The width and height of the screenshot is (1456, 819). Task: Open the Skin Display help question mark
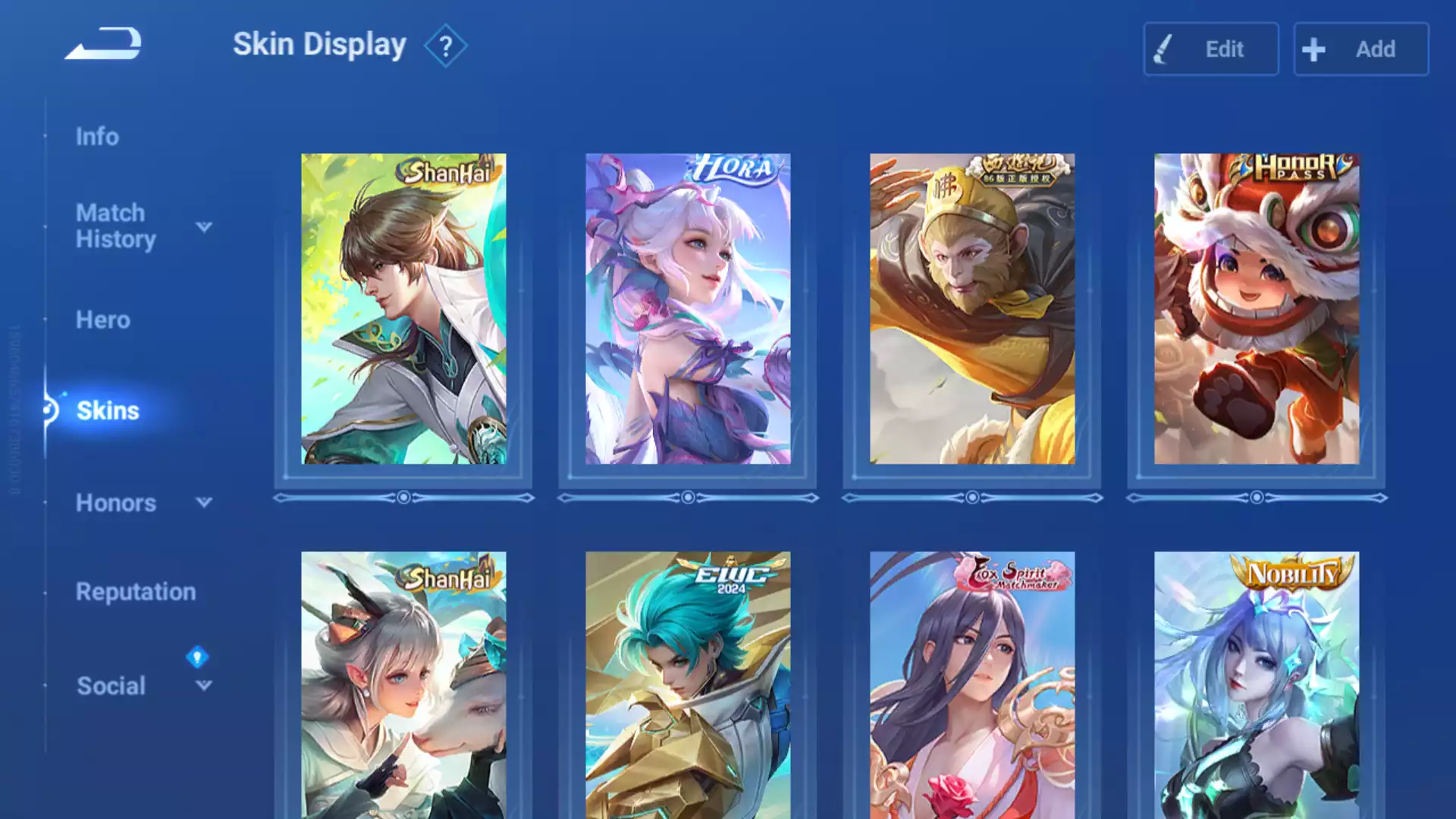pos(445,47)
